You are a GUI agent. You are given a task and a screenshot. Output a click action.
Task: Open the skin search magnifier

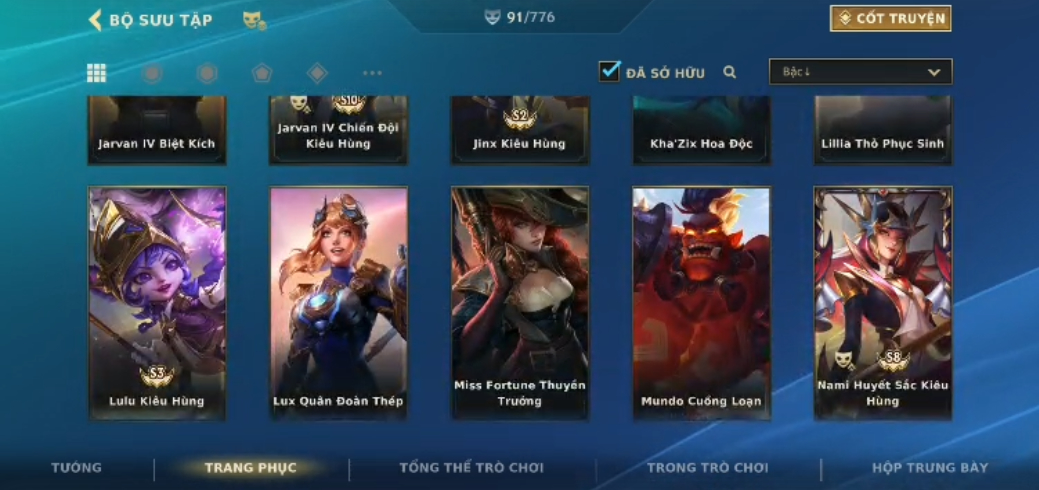pos(730,72)
